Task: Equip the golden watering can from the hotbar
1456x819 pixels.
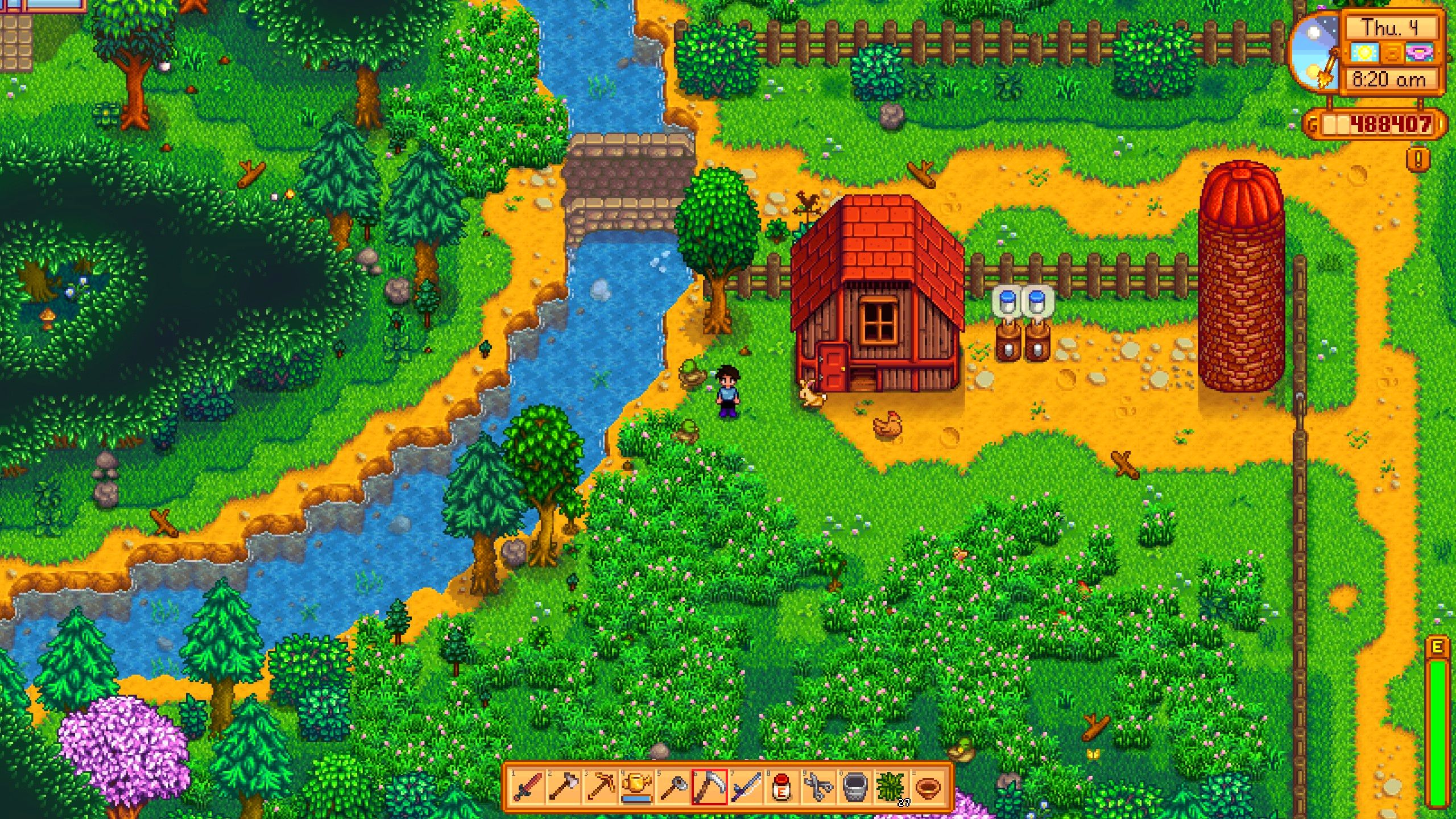Action: (638, 787)
